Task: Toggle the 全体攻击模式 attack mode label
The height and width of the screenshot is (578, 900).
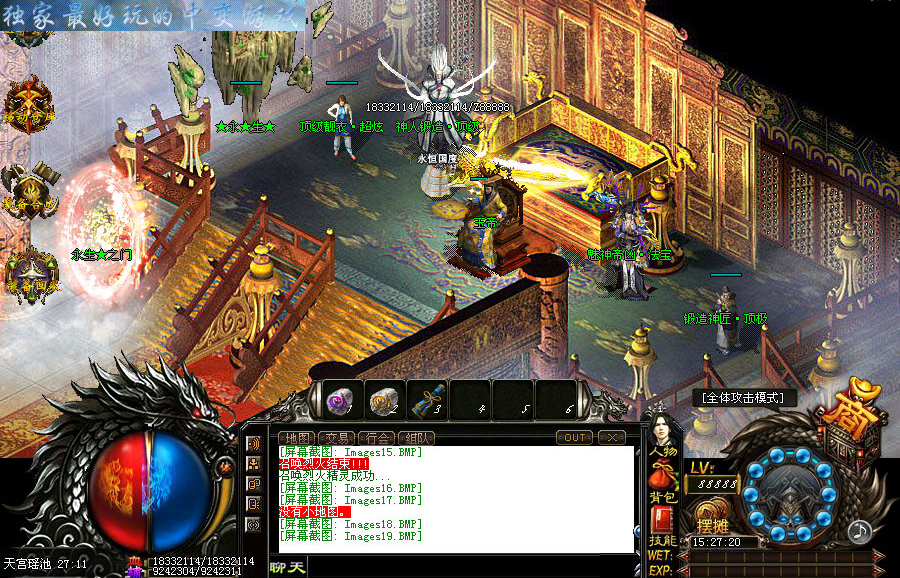Action: [743, 397]
